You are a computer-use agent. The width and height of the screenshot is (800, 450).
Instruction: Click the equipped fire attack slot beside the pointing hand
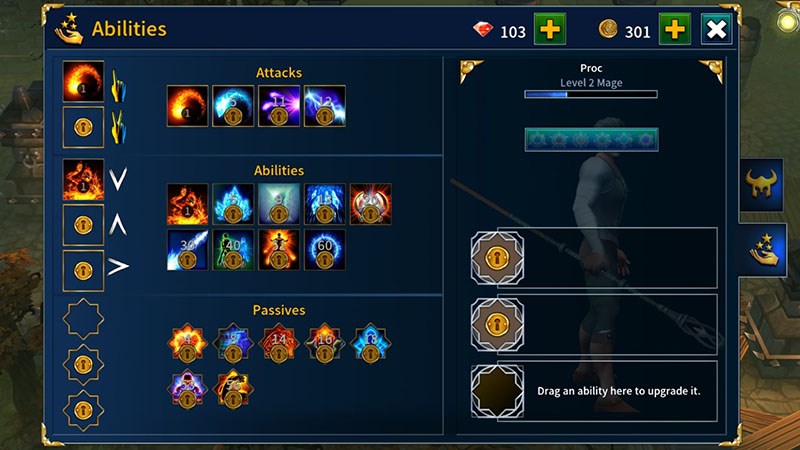tap(83, 82)
